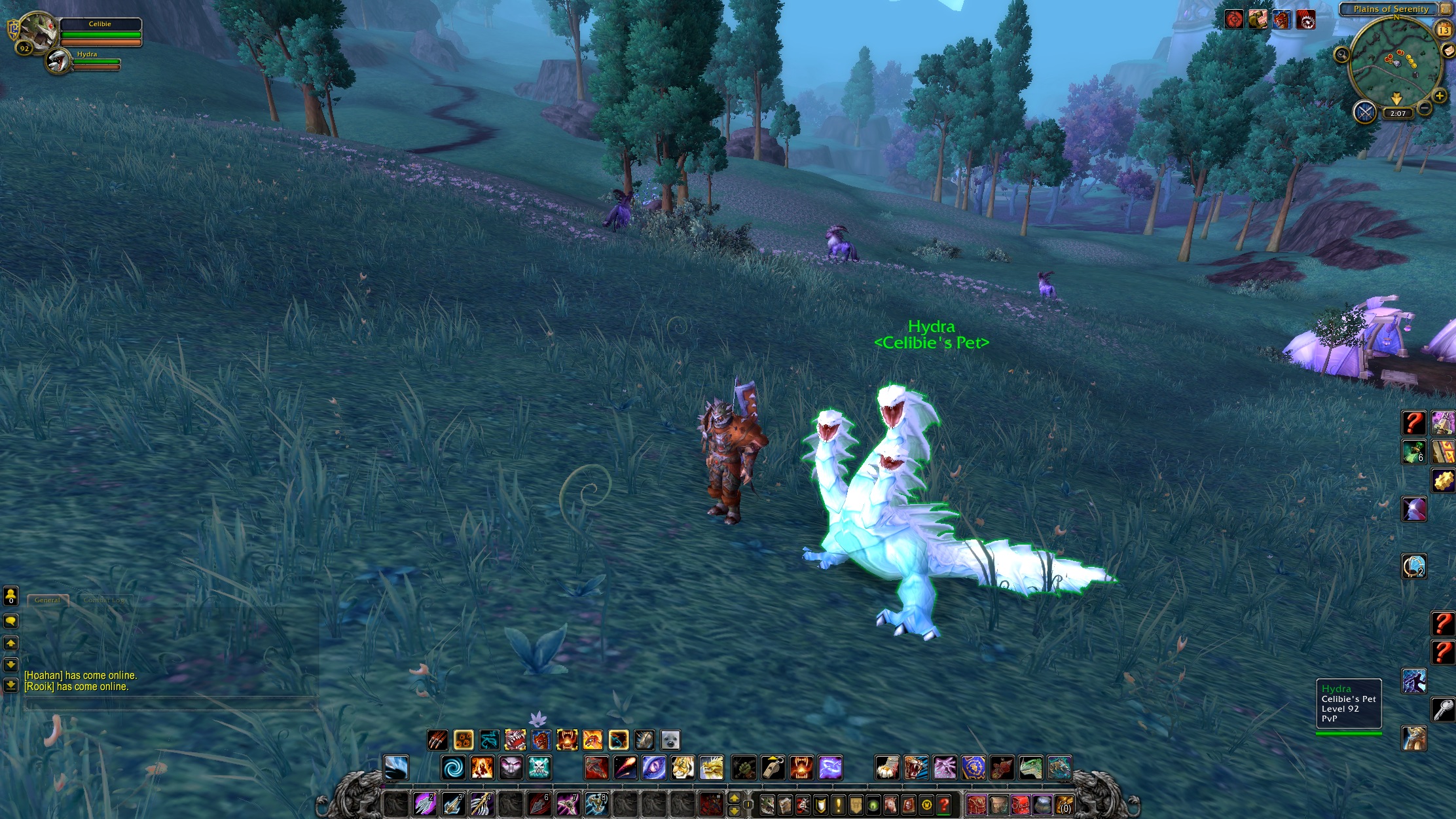
Task: Select the Hunter's Mark buff icon top-right
Action: (1234, 19)
